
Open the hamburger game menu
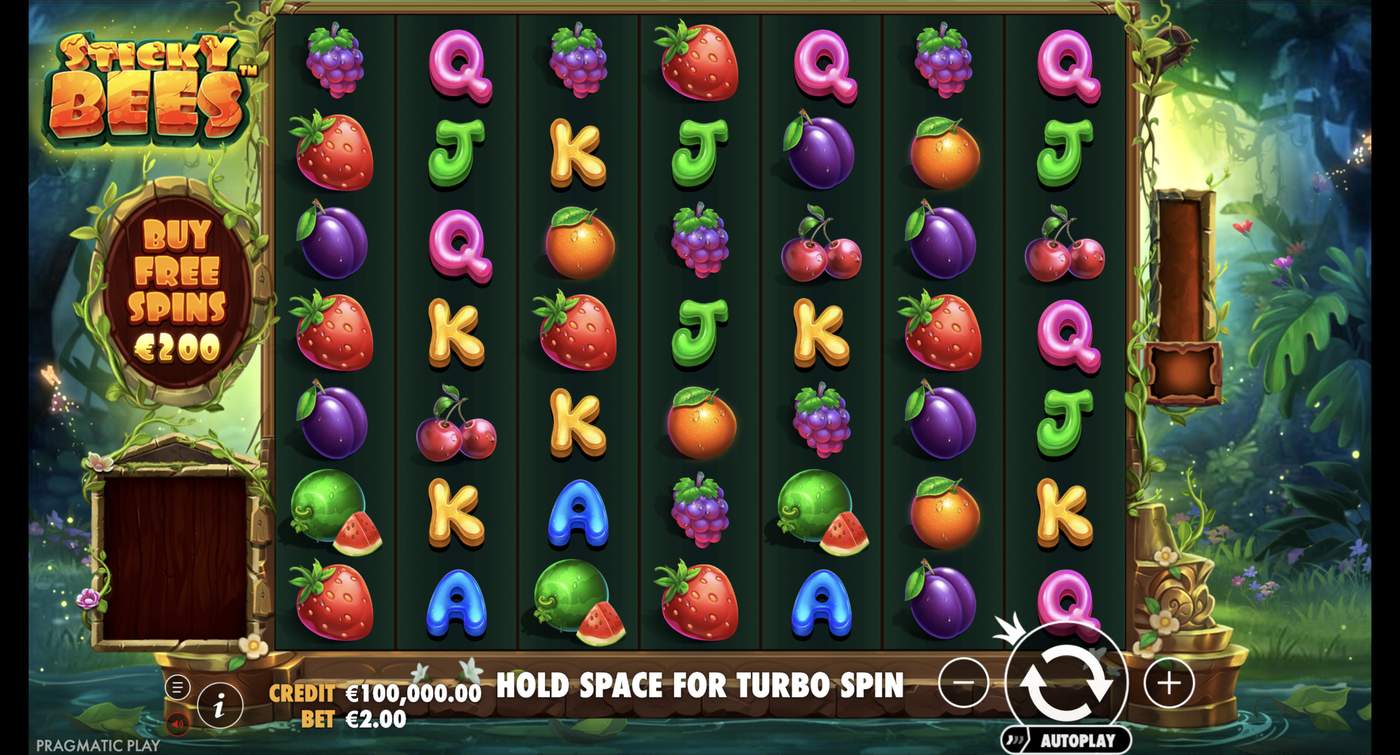(x=178, y=687)
